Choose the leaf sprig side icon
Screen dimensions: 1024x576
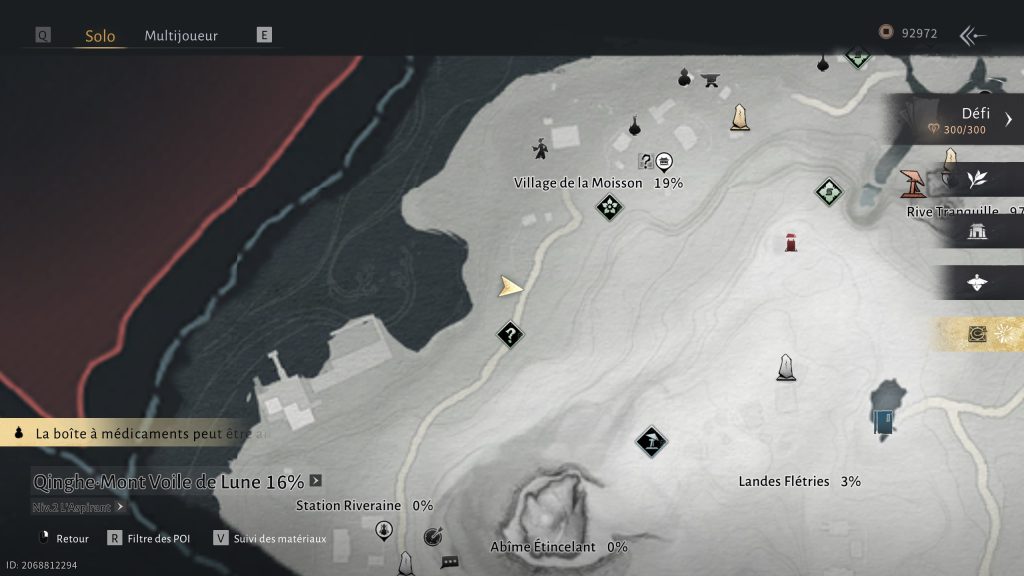[977, 179]
